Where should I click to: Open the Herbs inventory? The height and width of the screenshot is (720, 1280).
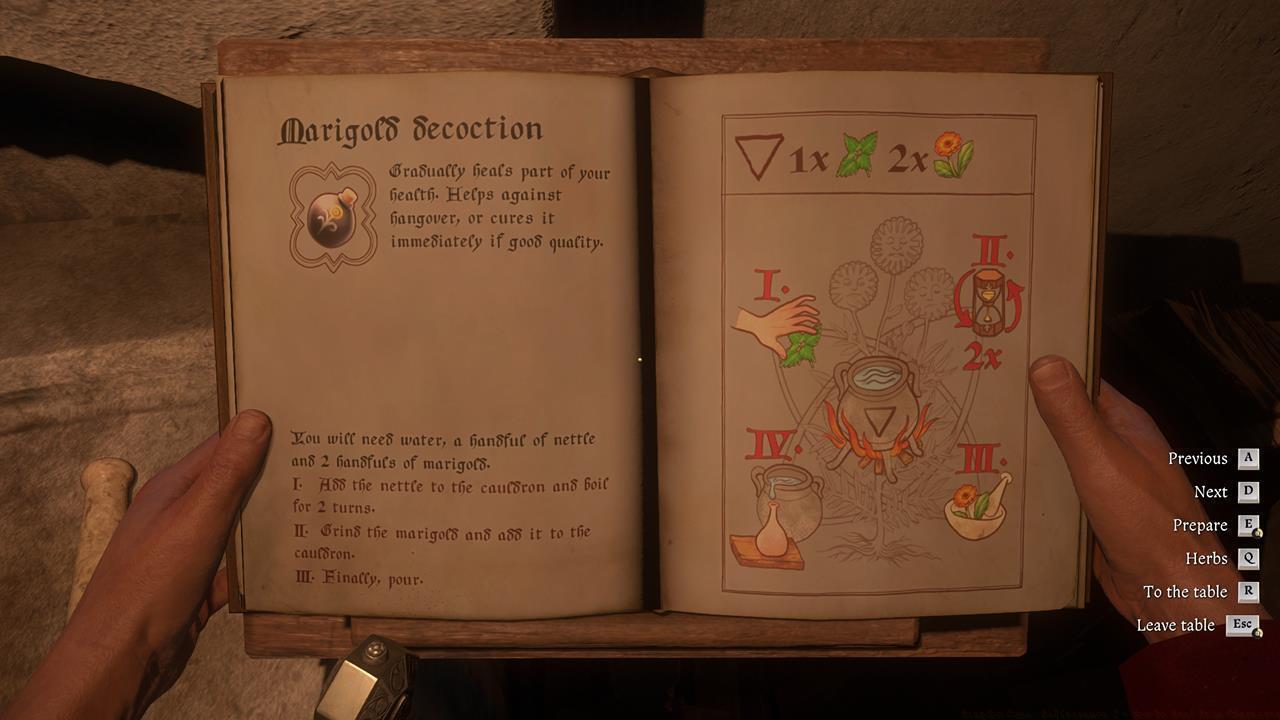click(1208, 558)
